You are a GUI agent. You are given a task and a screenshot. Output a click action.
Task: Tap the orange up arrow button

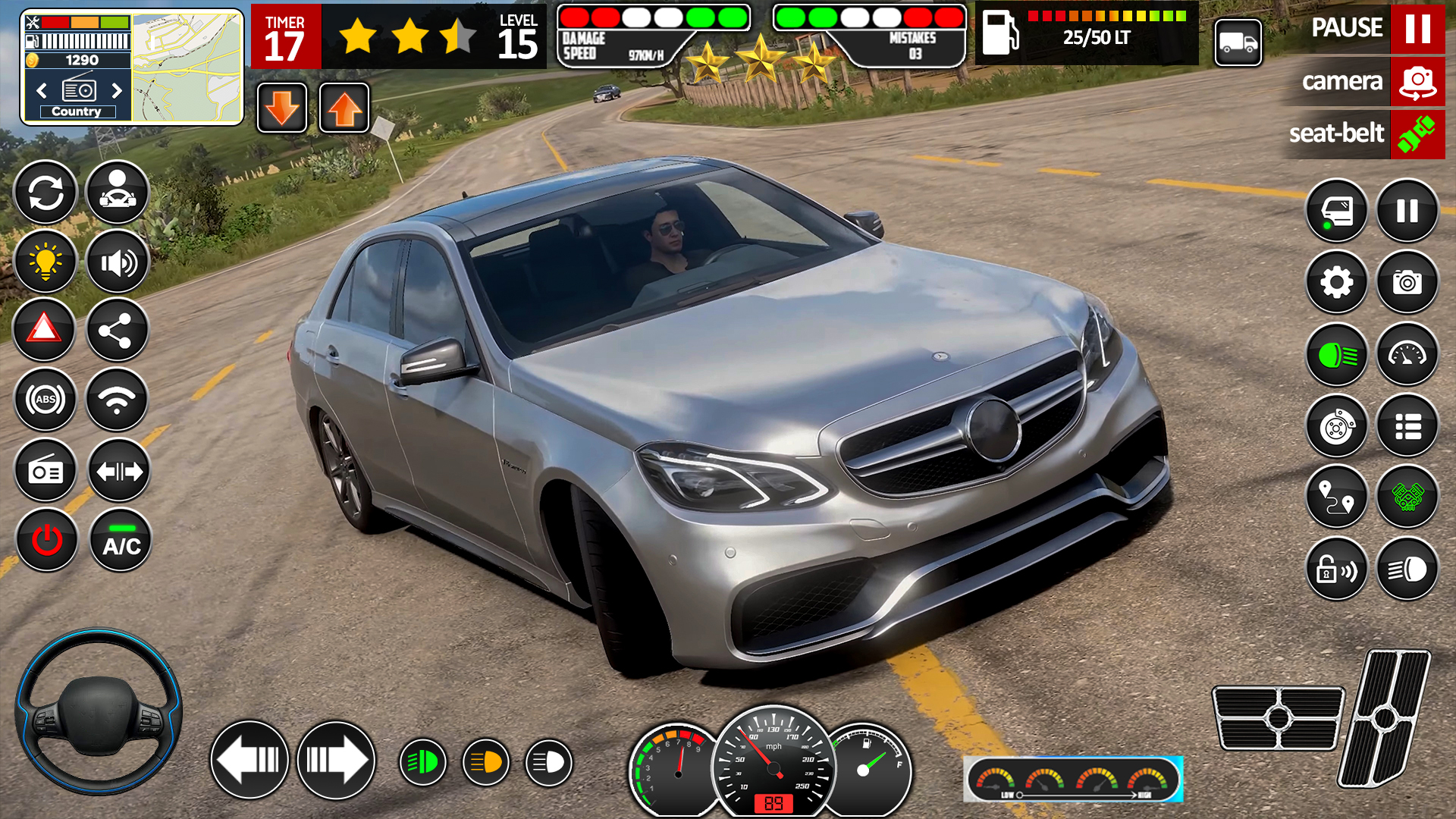coord(344,108)
